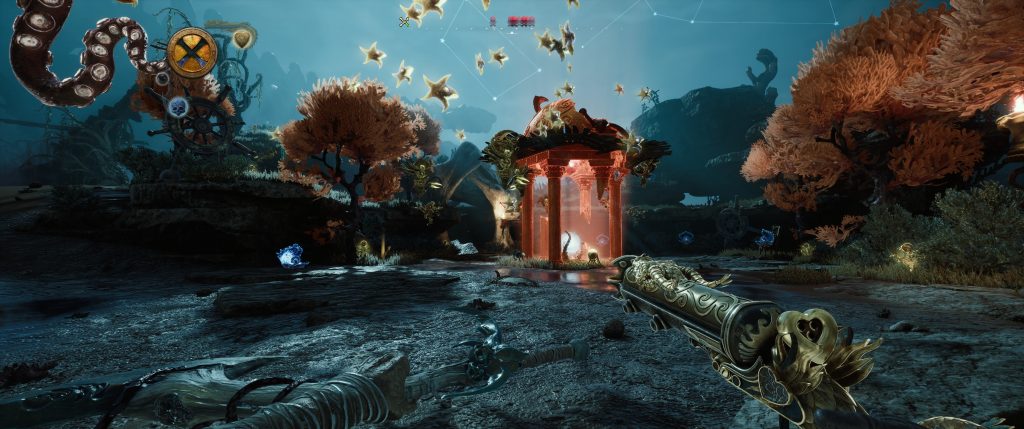Viewport: 1024px width, 429px height.
Task: Click the small eye orb icon
Action: tap(162, 78)
